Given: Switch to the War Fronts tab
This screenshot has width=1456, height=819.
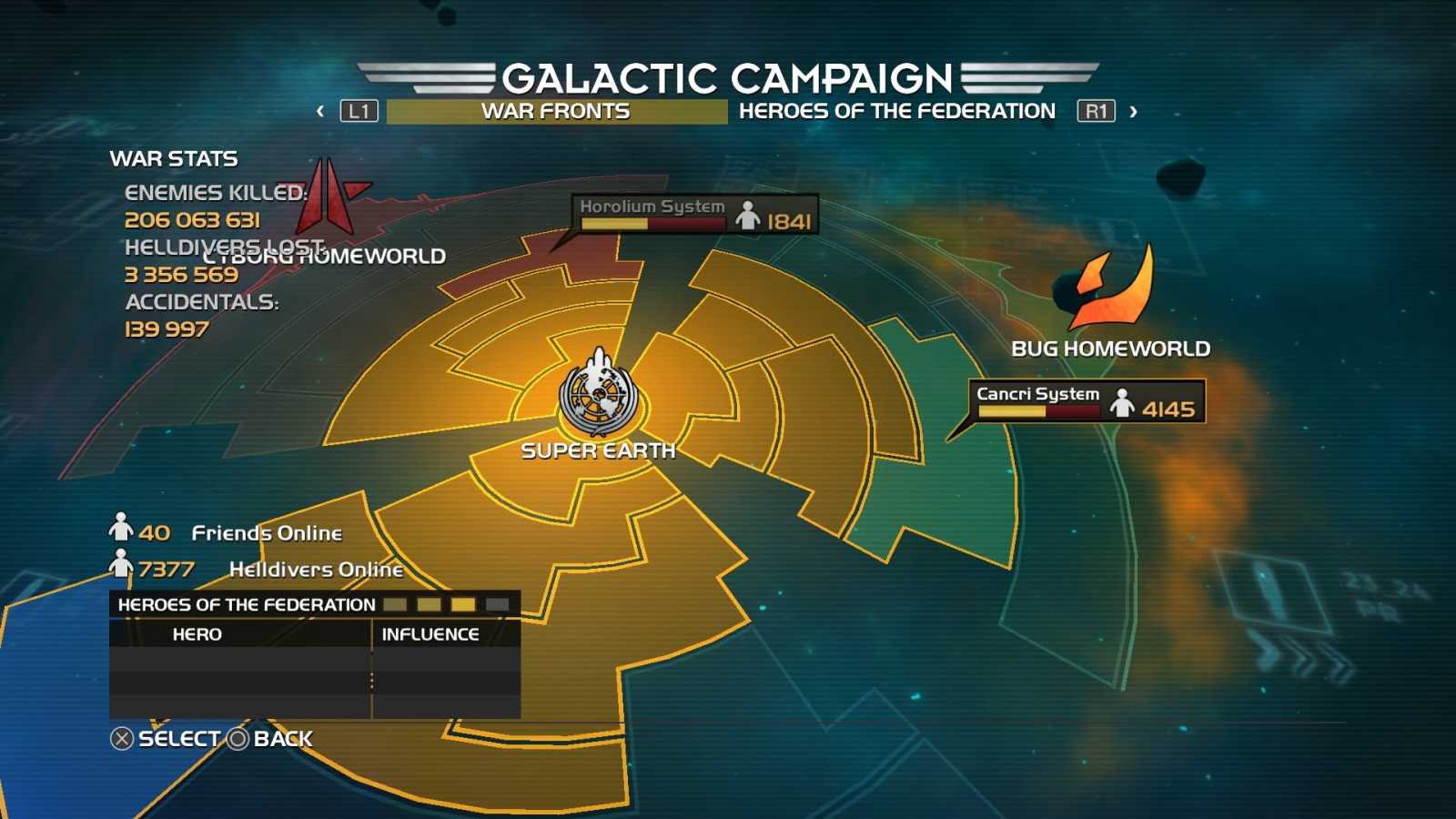Looking at the screenshot, I should (x=555, y=111).
